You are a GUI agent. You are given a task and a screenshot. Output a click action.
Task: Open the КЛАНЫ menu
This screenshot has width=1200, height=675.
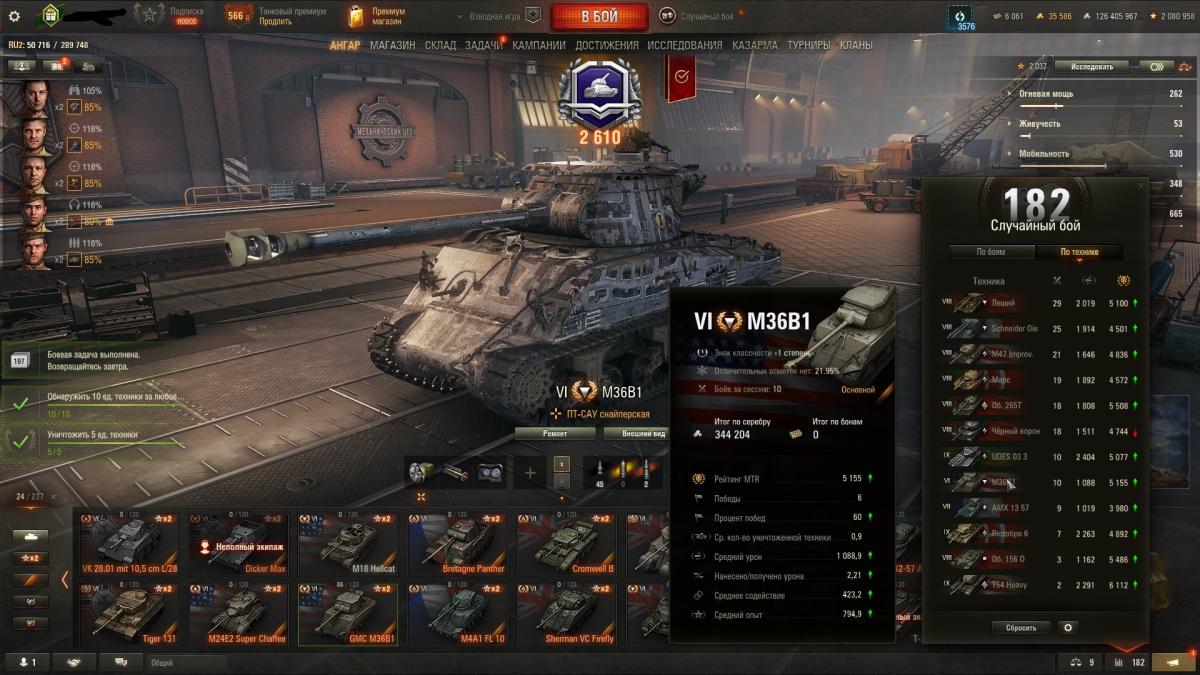click(x=855, y=45)
